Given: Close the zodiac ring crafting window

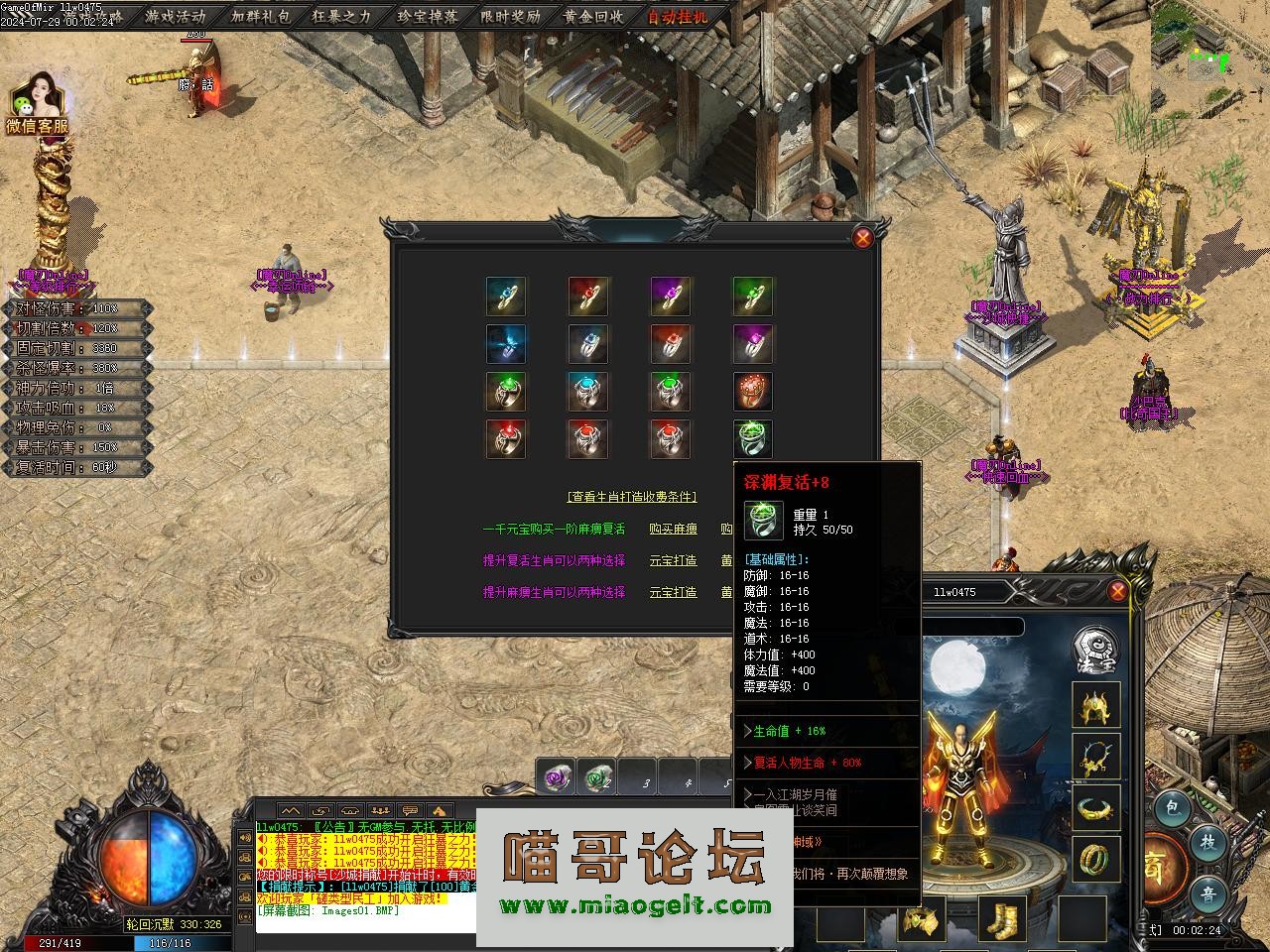Looking at the screenshot, I should [863, 237].
